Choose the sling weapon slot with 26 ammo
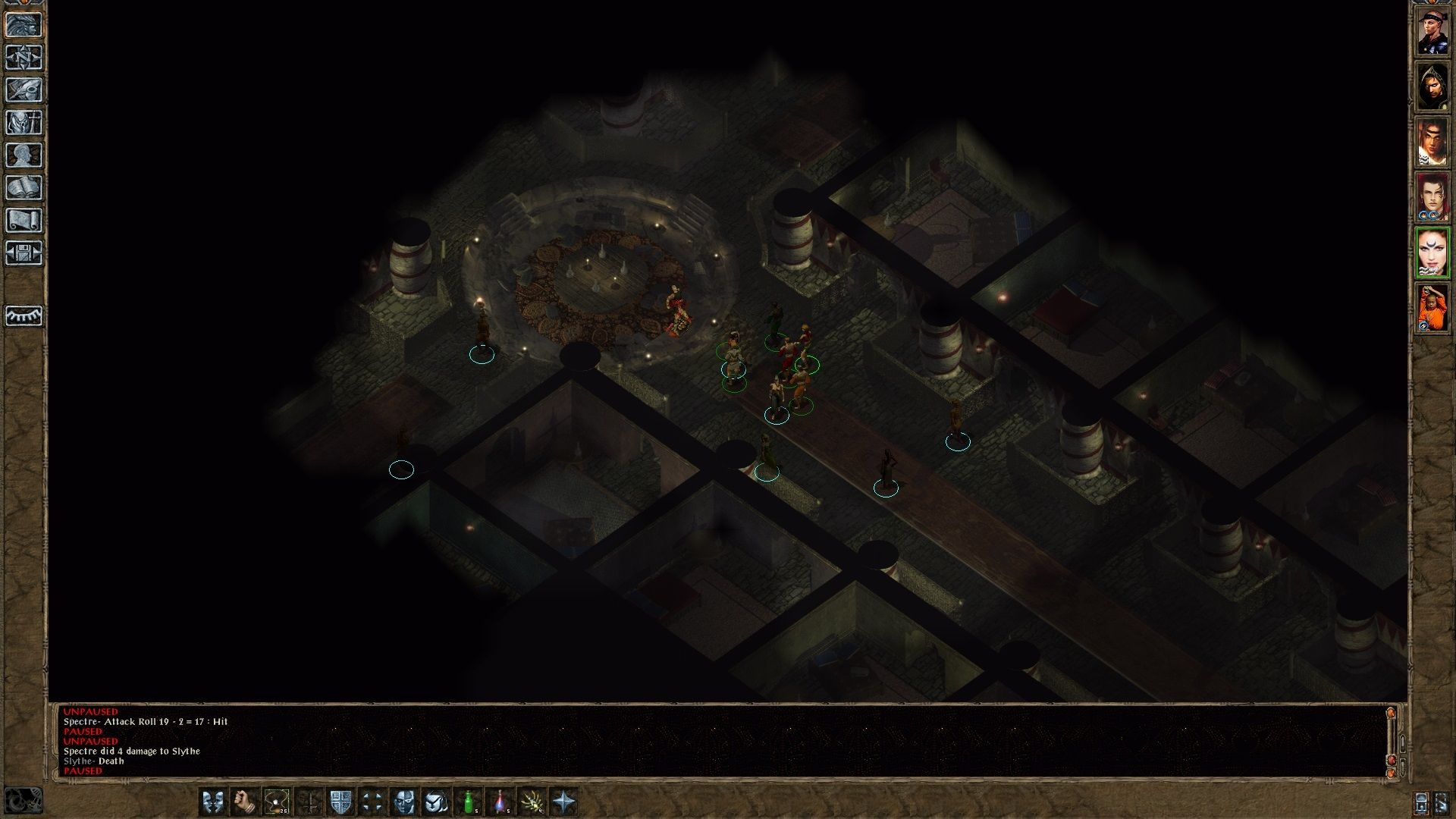1456x819 pixels. tap(276, 802)
